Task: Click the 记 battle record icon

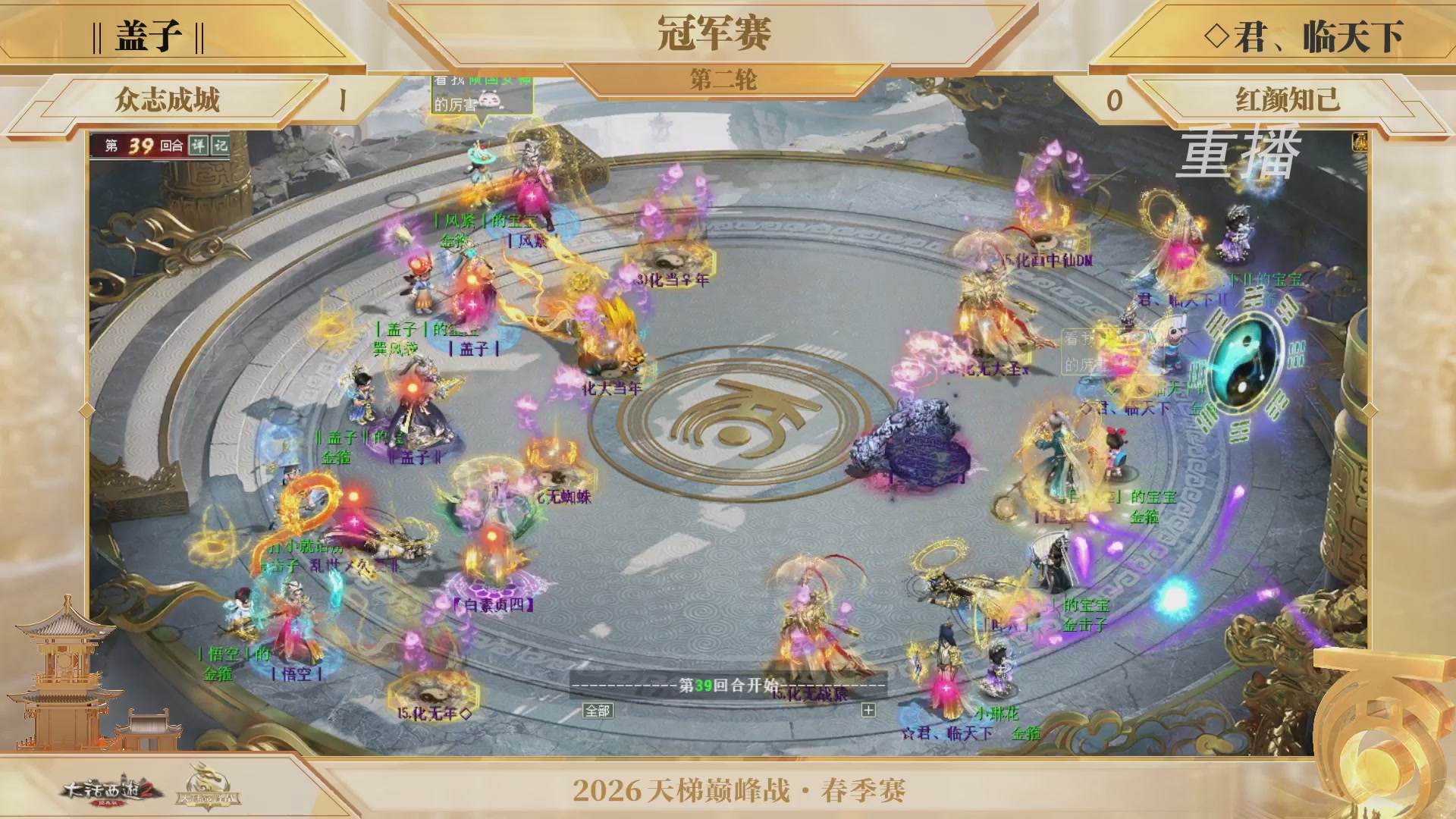Action: point(220,145)
